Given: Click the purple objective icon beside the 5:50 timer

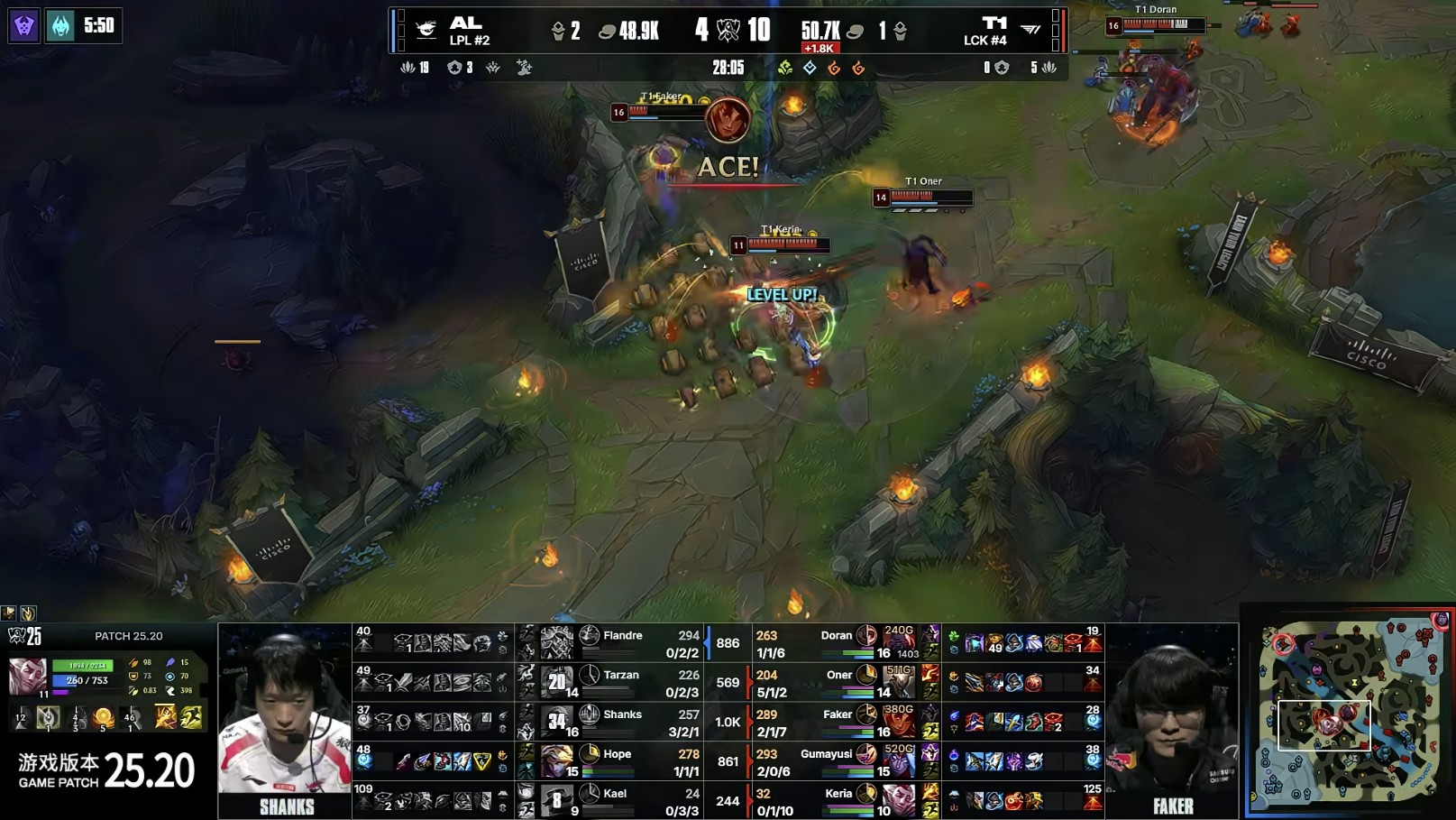Looking at the screenshot, I should coord(24,25).
